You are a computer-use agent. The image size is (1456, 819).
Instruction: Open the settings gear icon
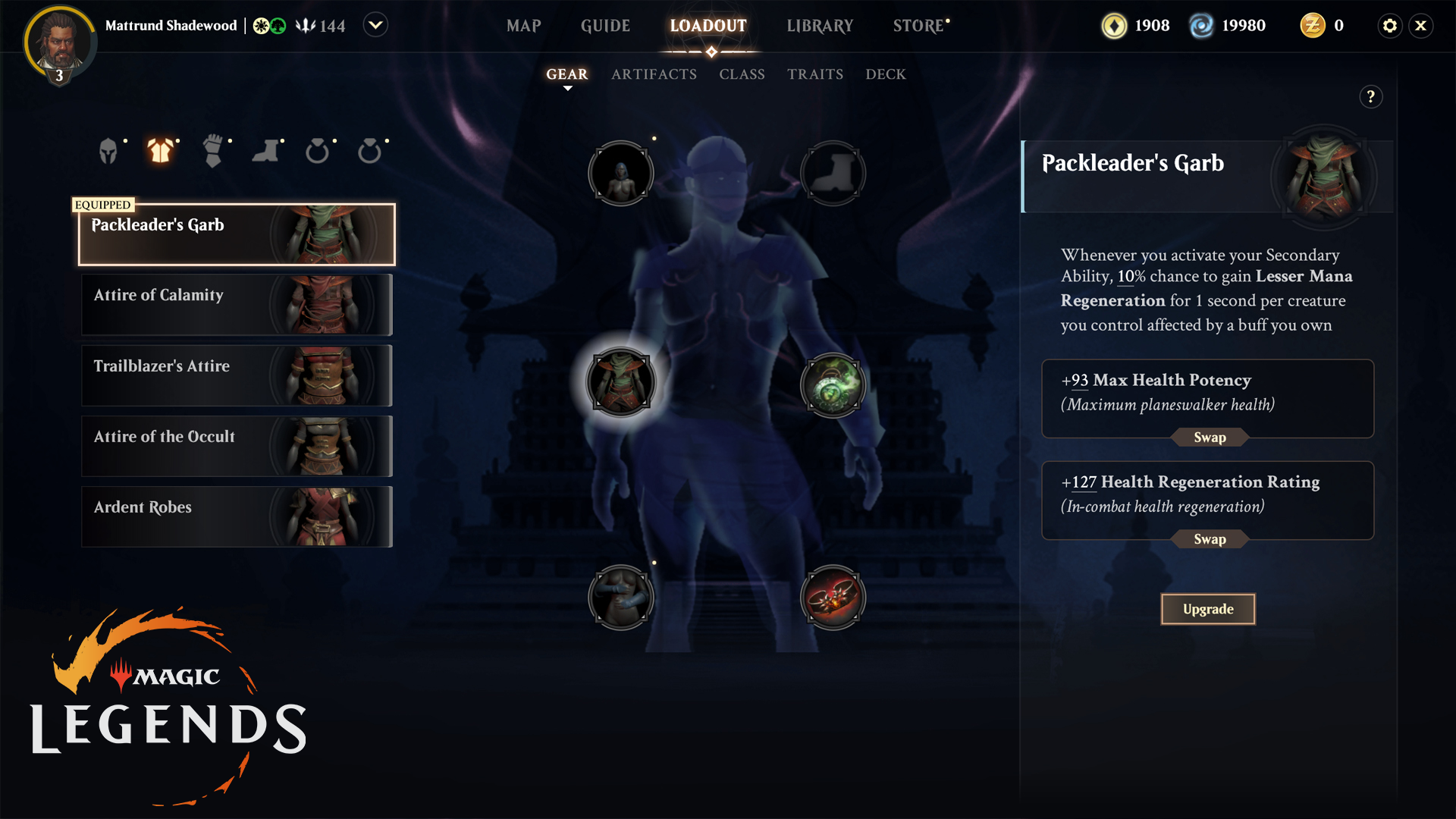[1389, 26]
